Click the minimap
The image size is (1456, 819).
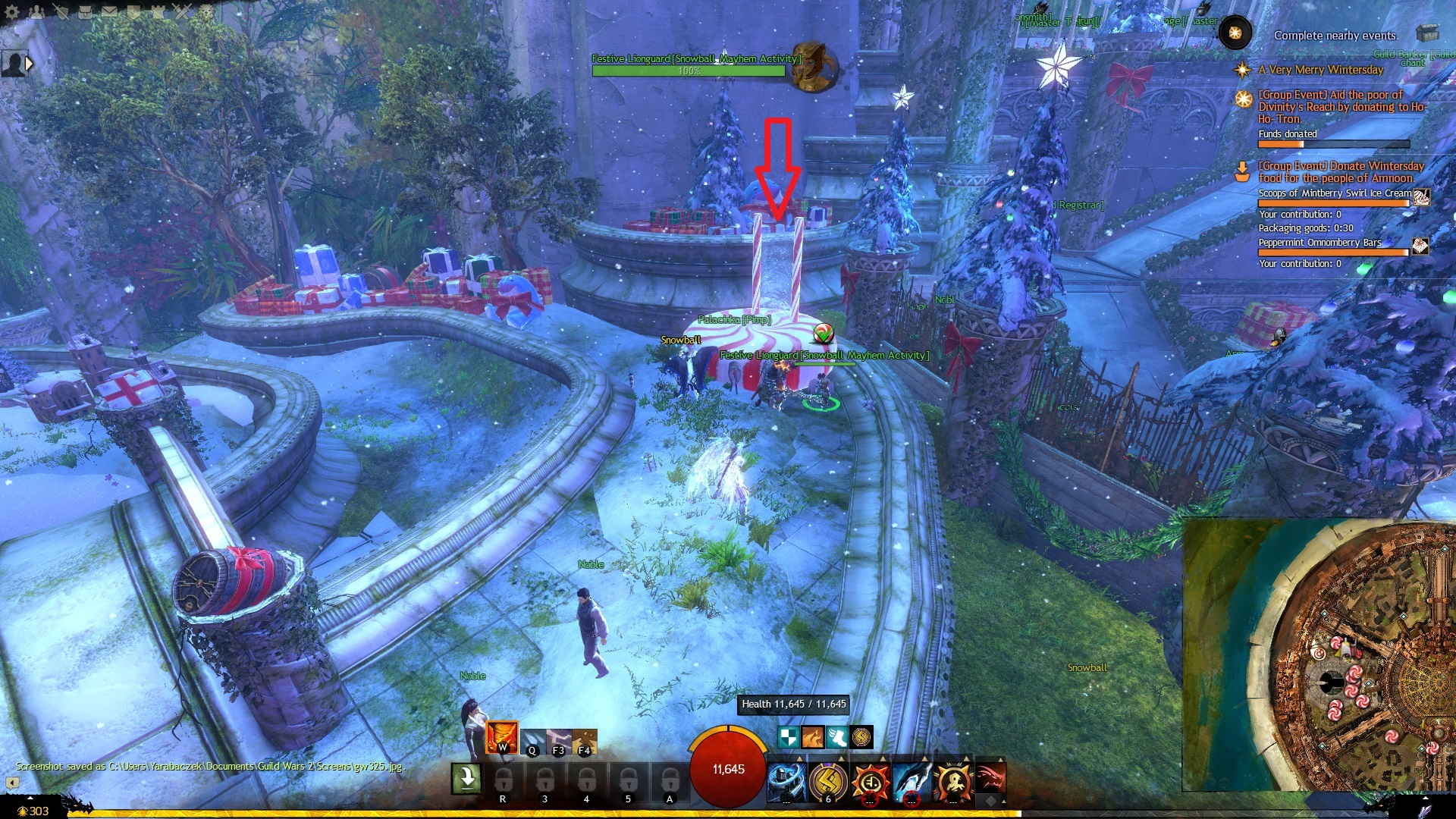coord(1319,654)
